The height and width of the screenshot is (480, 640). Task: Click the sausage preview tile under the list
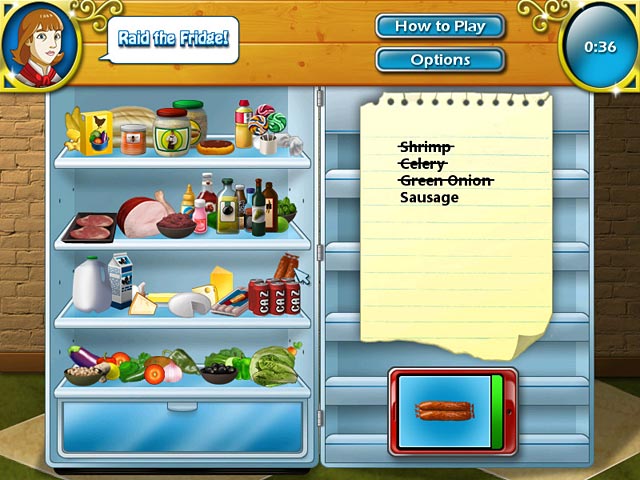(x=445, y=410)
